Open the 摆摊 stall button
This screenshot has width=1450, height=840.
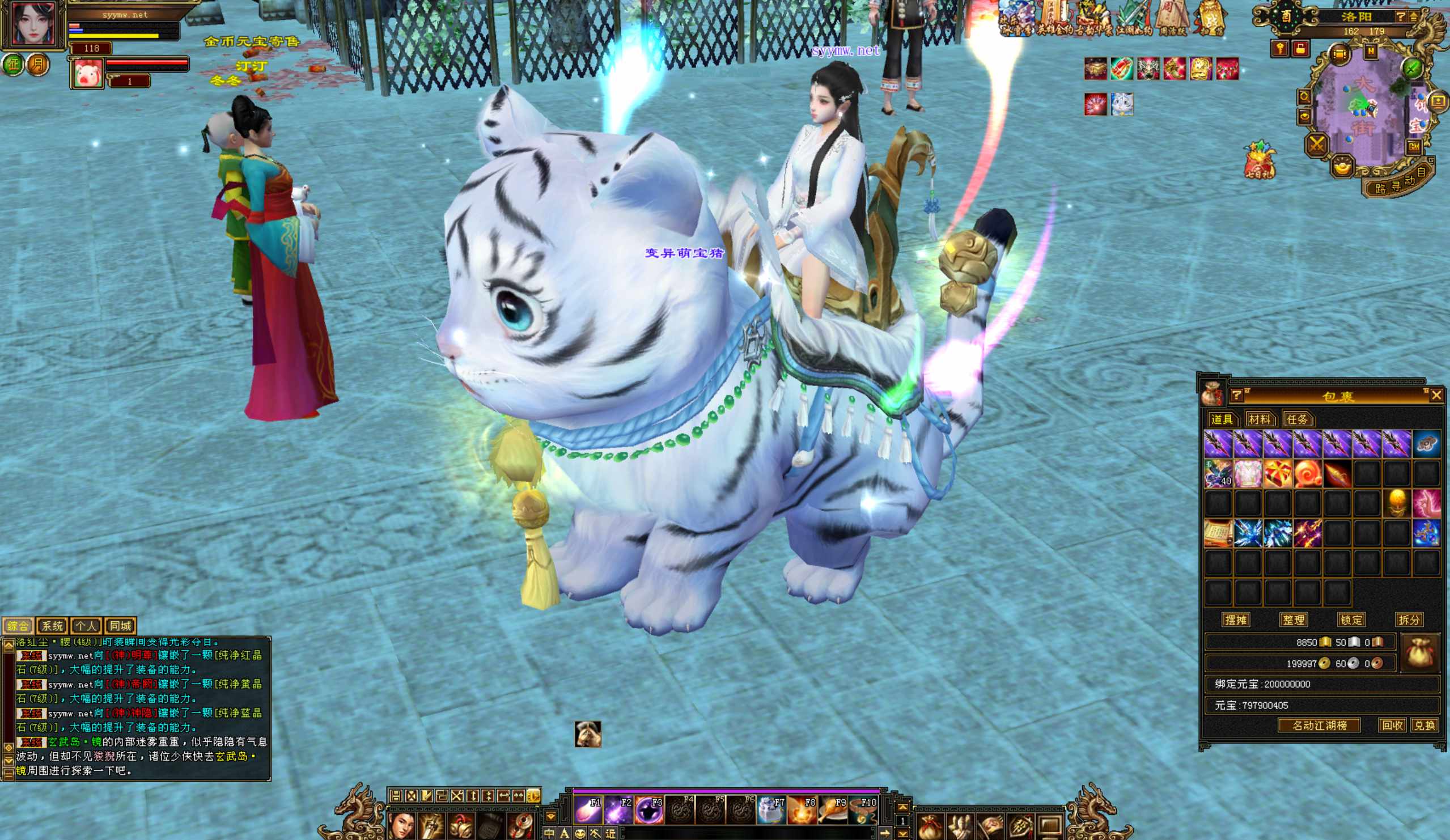[1235, 620]
